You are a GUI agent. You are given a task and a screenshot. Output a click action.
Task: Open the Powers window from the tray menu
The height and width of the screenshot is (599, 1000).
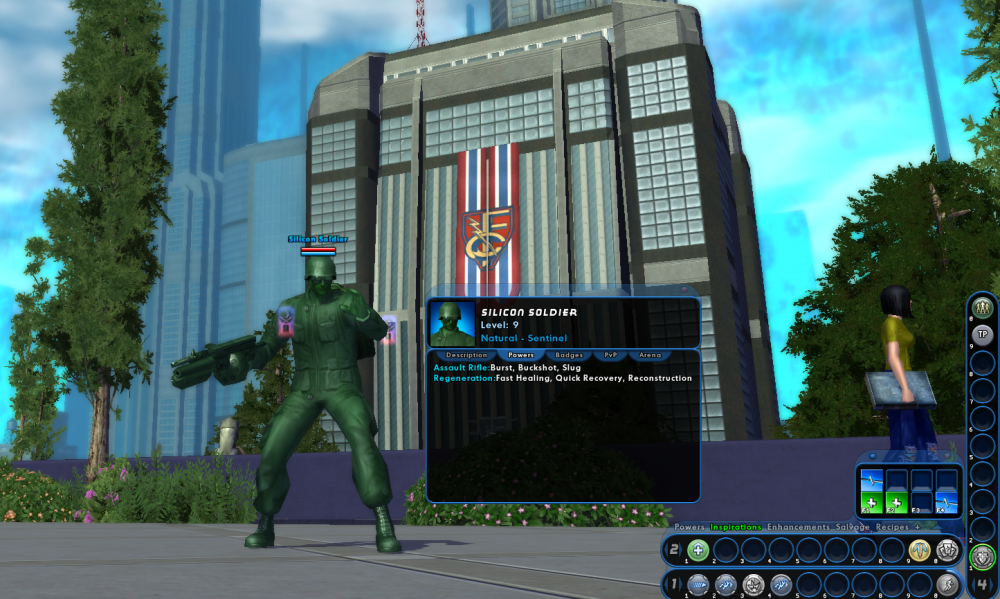[689, 527]
